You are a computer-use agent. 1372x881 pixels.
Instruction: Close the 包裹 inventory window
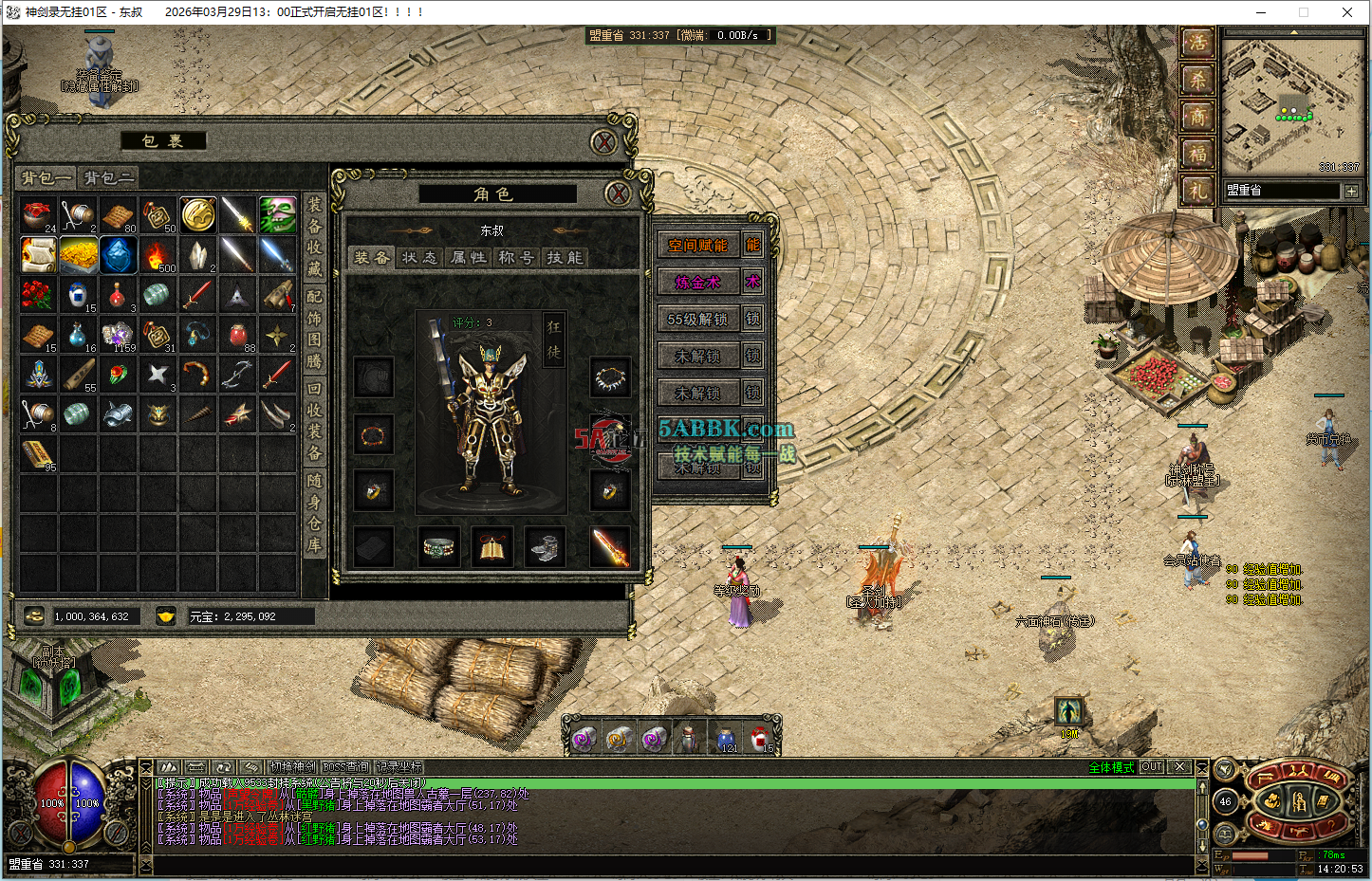click(603, 142)
